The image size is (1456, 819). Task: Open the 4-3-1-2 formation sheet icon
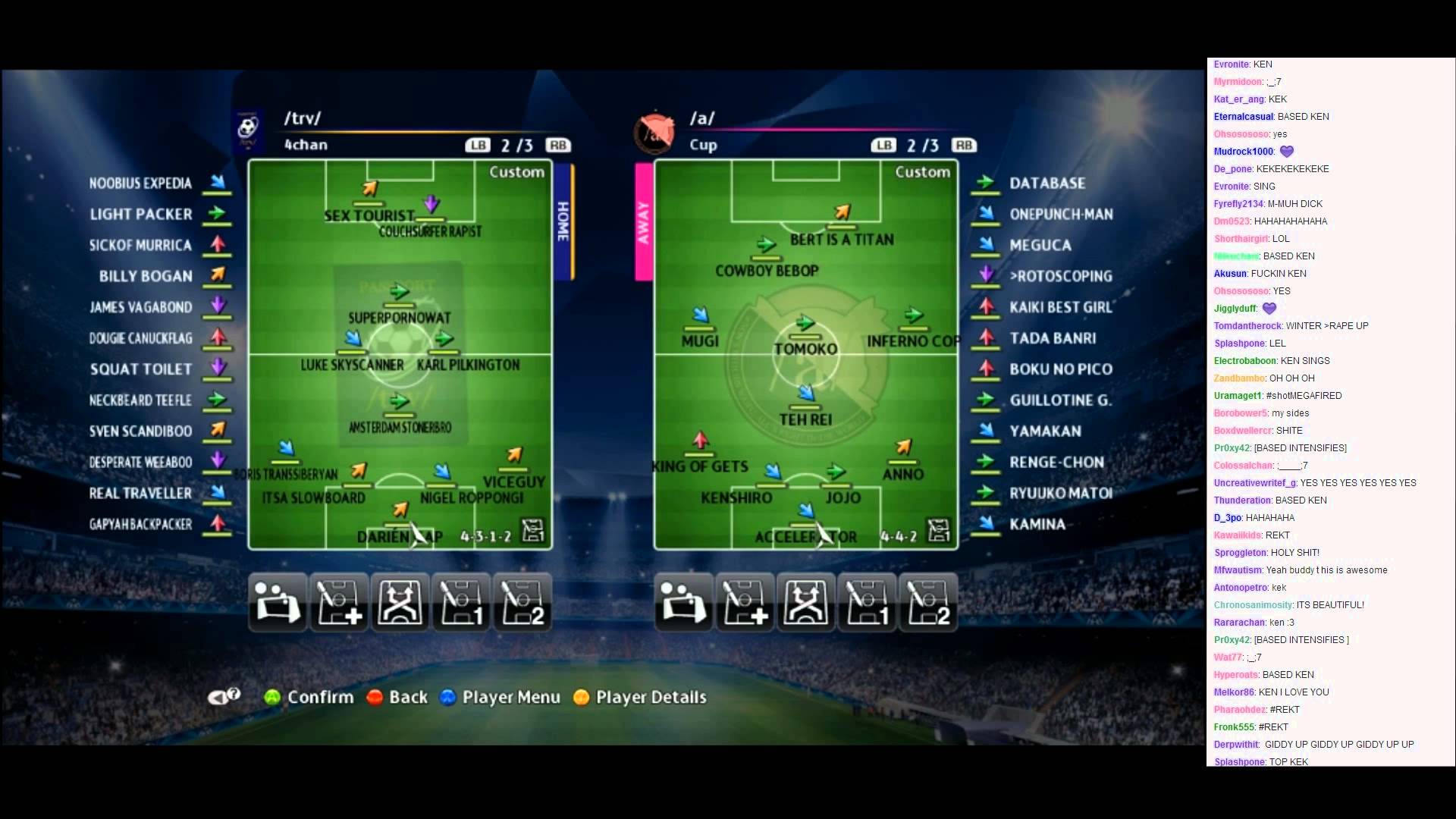click(533, 530)
